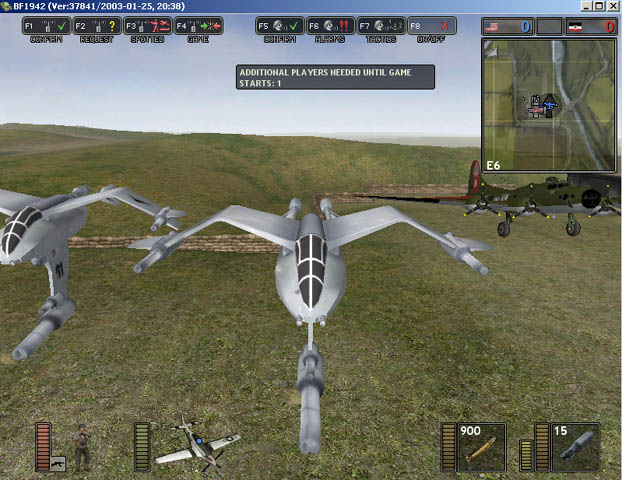The image size is (622, 480).
Task: Open the F4 Game radio menu
Action: (x=198, y=27)
